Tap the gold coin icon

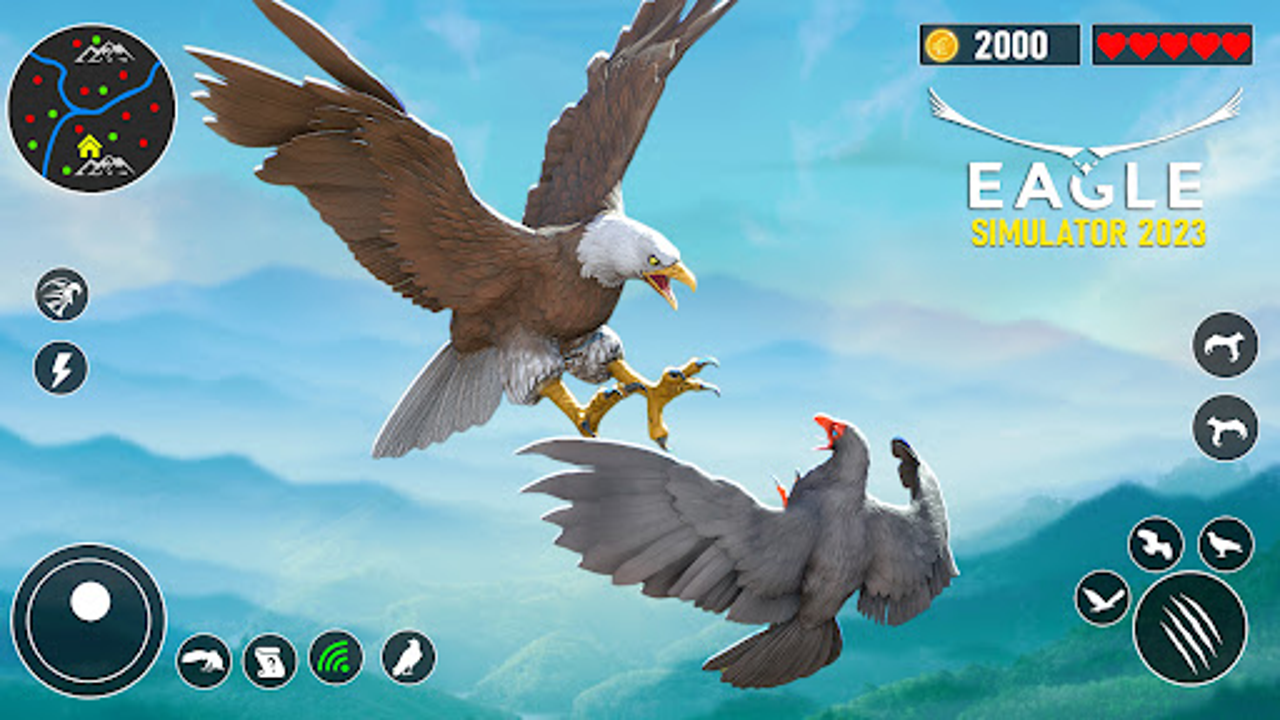(941, 44)
